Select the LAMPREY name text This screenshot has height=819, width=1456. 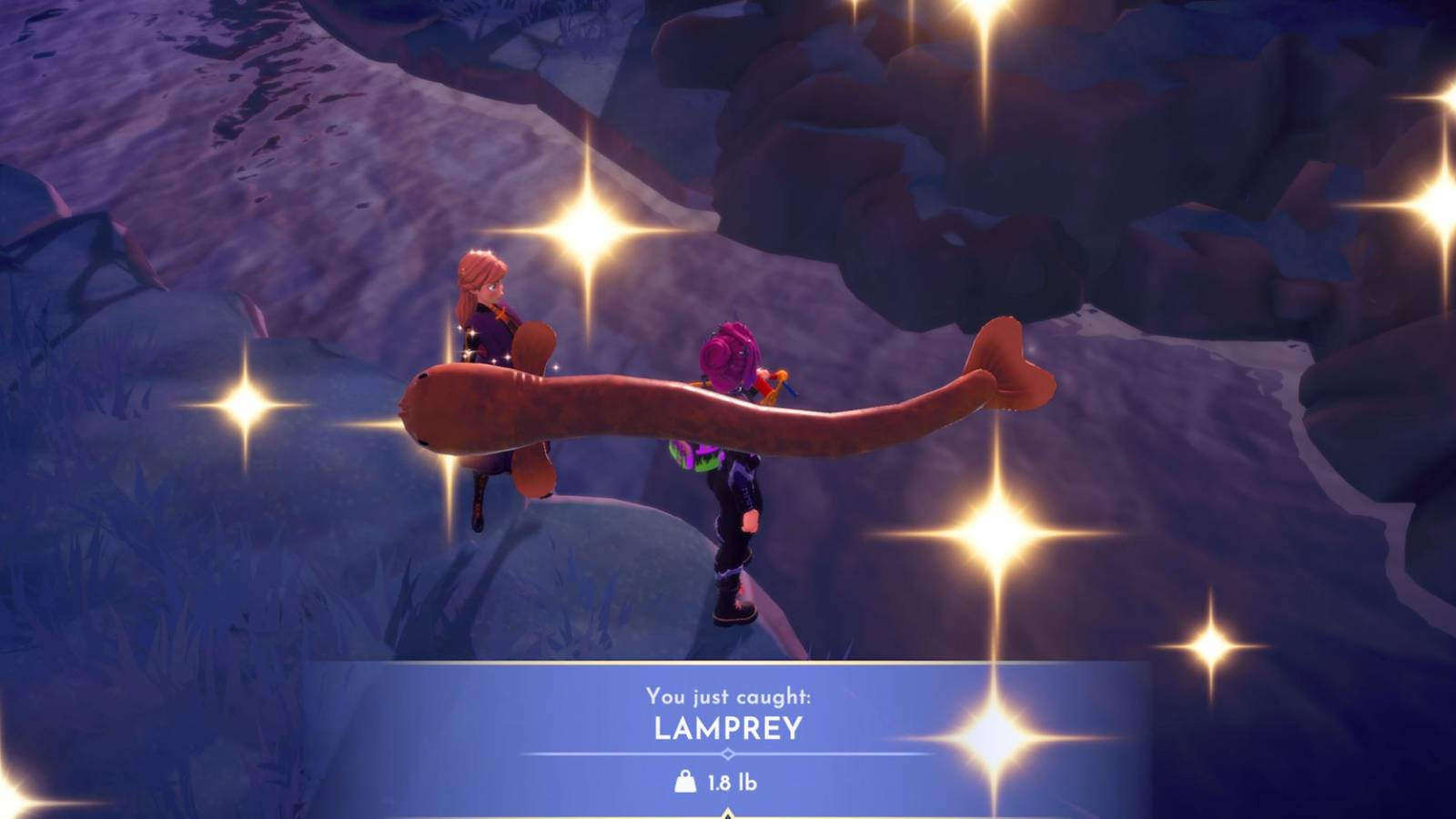(x=726, y=726)
